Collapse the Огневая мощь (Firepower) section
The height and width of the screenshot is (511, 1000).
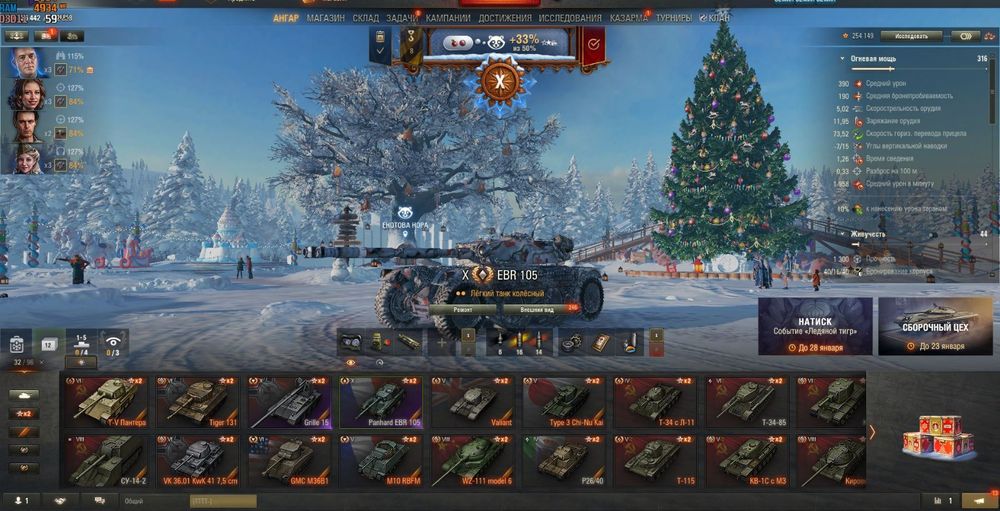pos(844,60)
